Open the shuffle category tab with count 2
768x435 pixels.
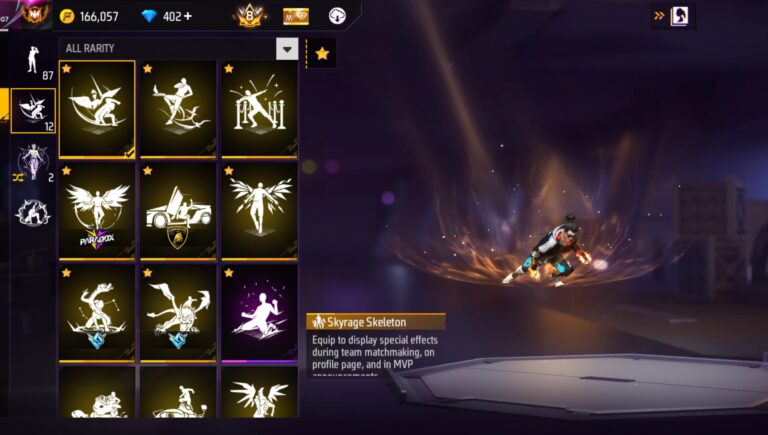click(31, 163)
